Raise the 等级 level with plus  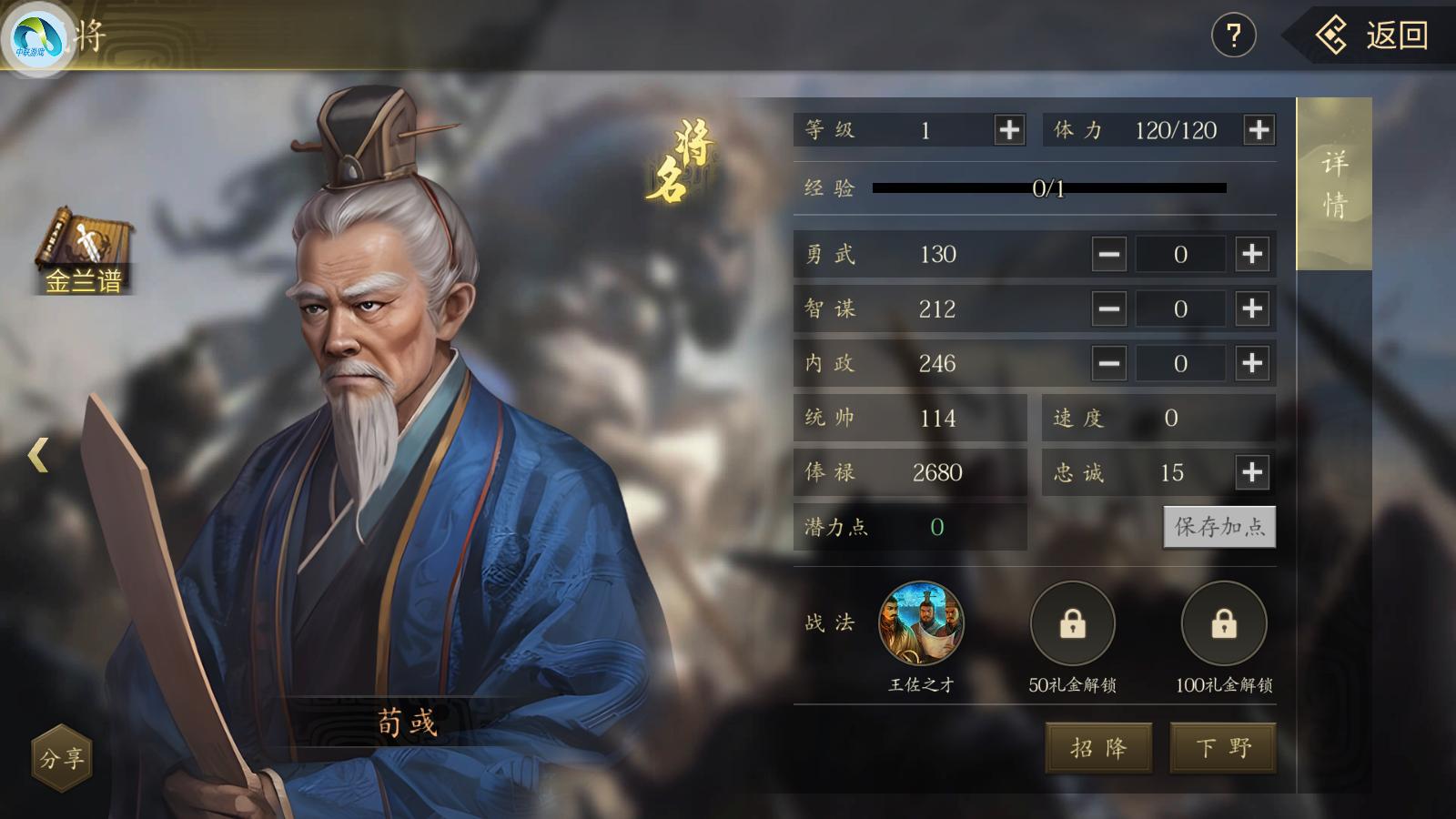click(1007, 129)
